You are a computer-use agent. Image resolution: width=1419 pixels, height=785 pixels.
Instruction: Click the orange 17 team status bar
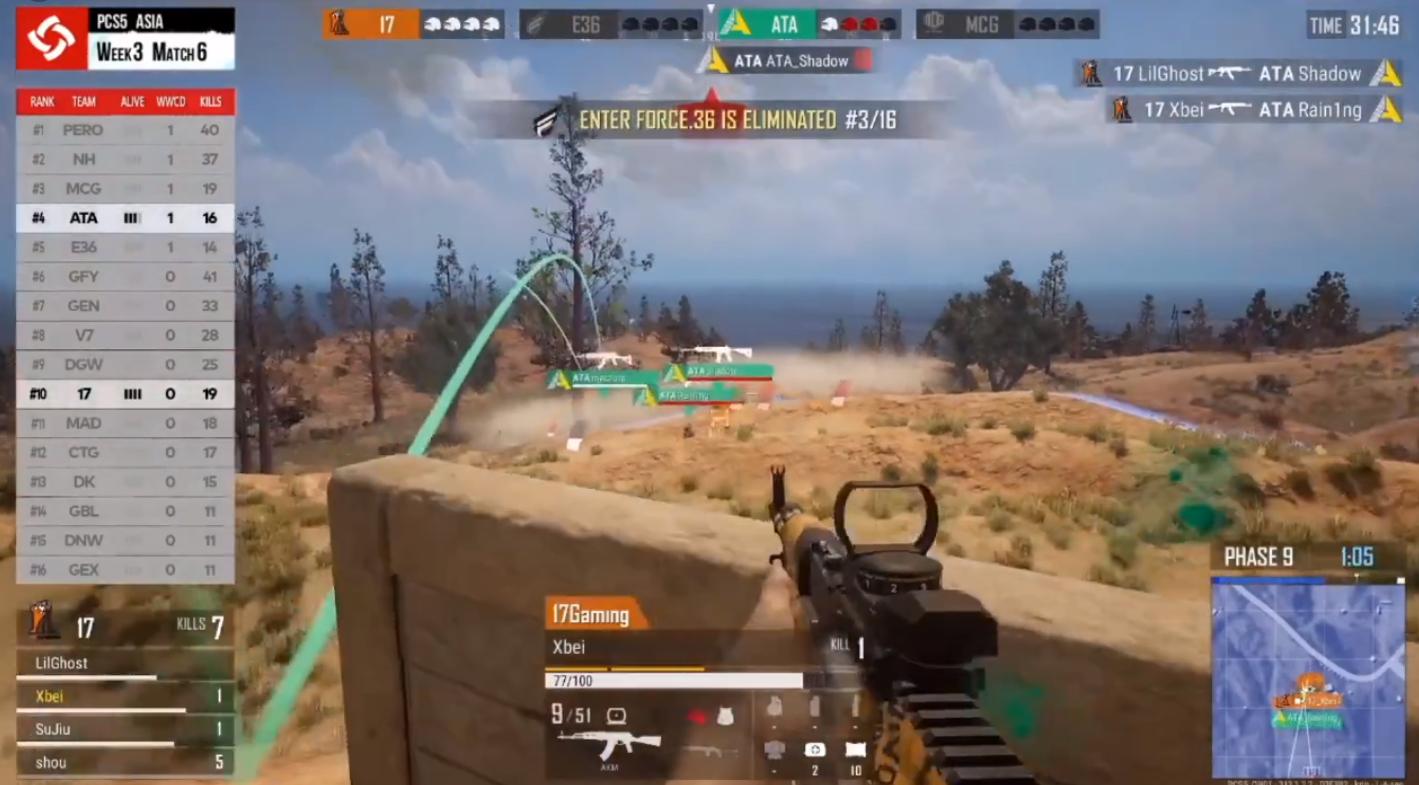click(x=413, y=24)
